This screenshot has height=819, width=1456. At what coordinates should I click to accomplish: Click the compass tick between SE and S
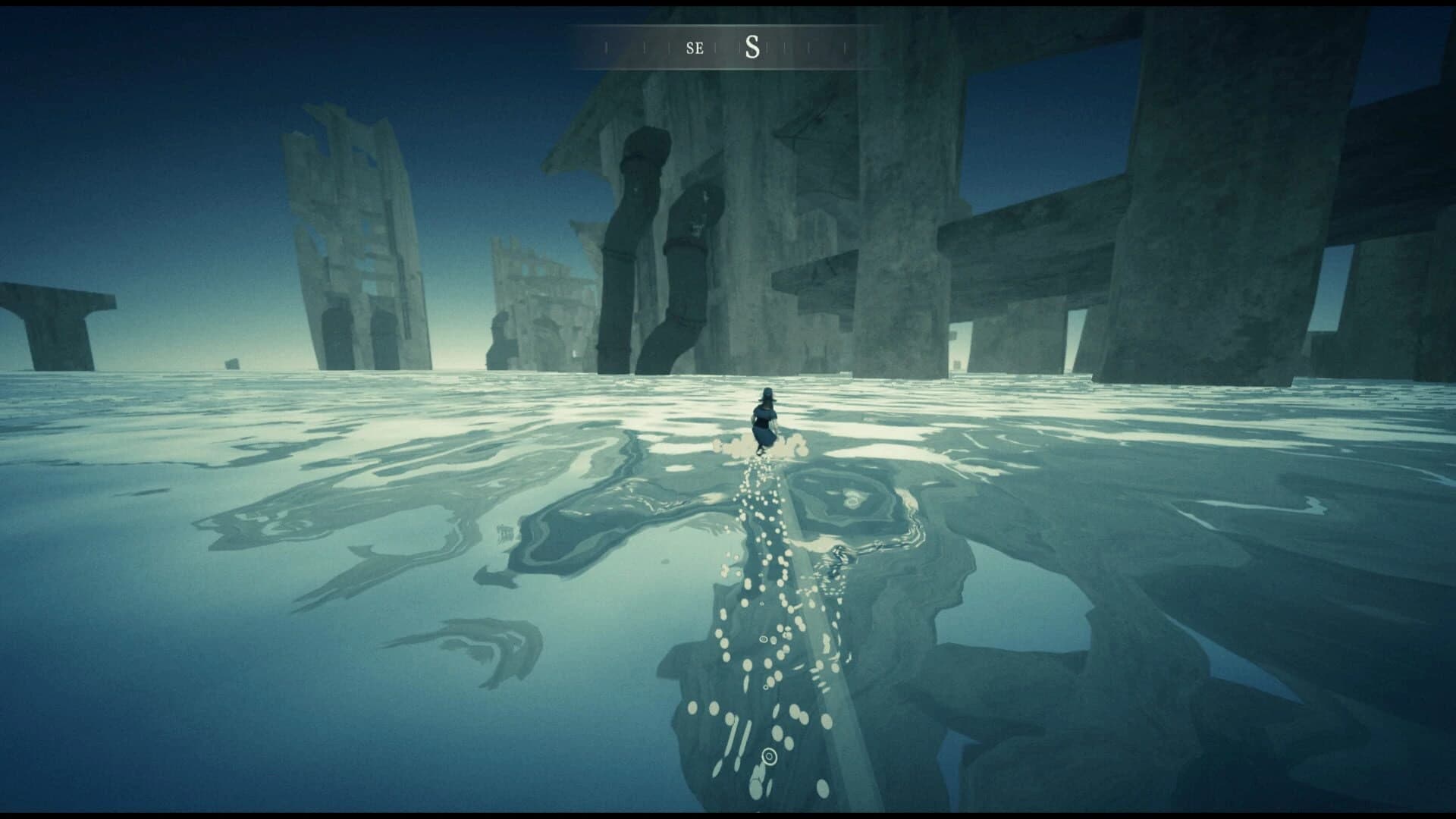coord(715,47)
